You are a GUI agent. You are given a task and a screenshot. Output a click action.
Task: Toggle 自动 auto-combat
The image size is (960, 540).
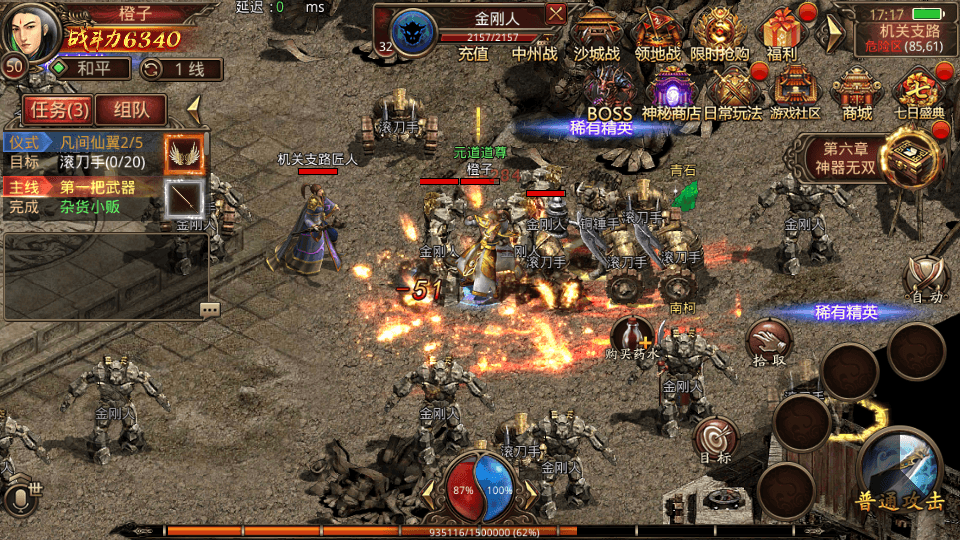(925, 278)
